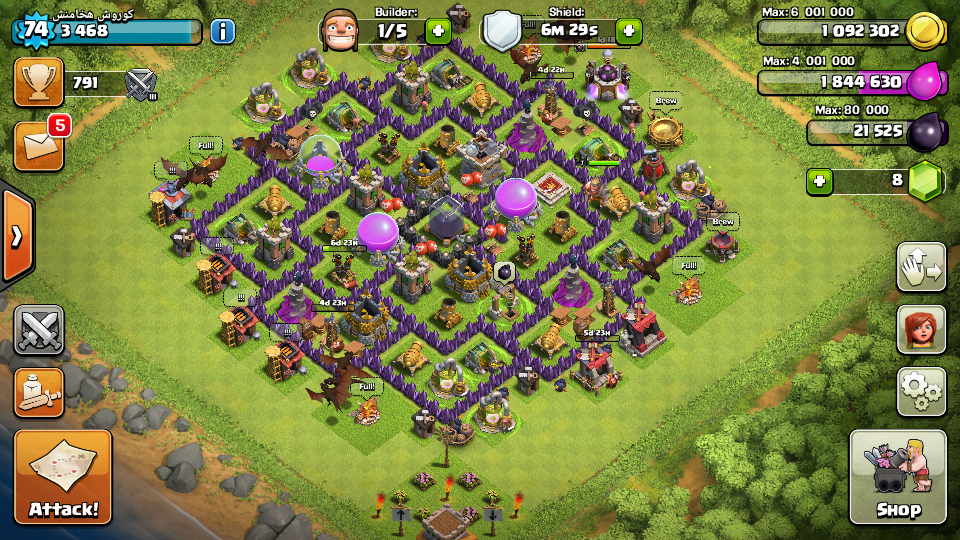Open the trophy league button
960x540 pixels.
38,82
